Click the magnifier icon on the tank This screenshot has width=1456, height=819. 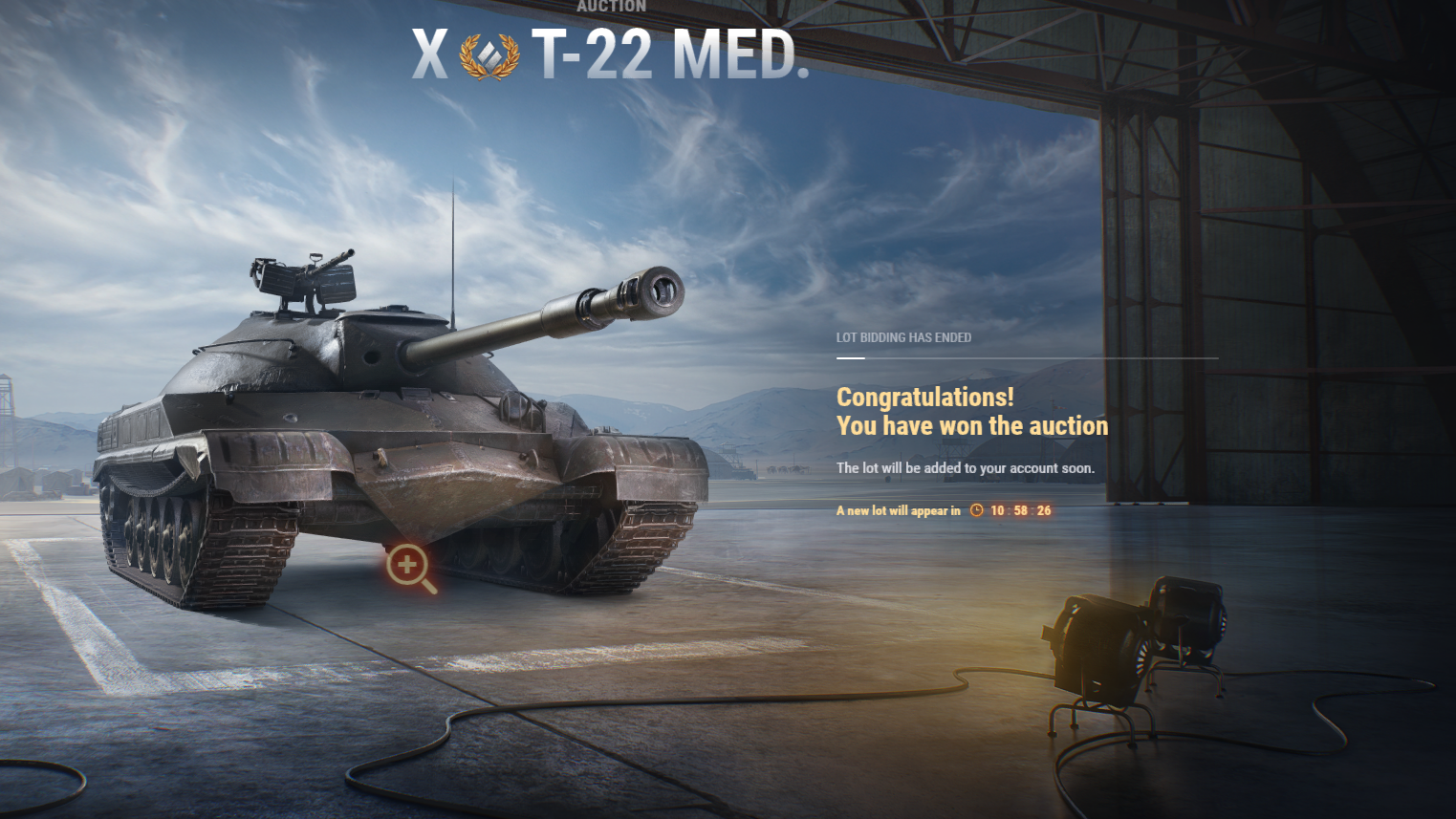[x=409, y=564]
